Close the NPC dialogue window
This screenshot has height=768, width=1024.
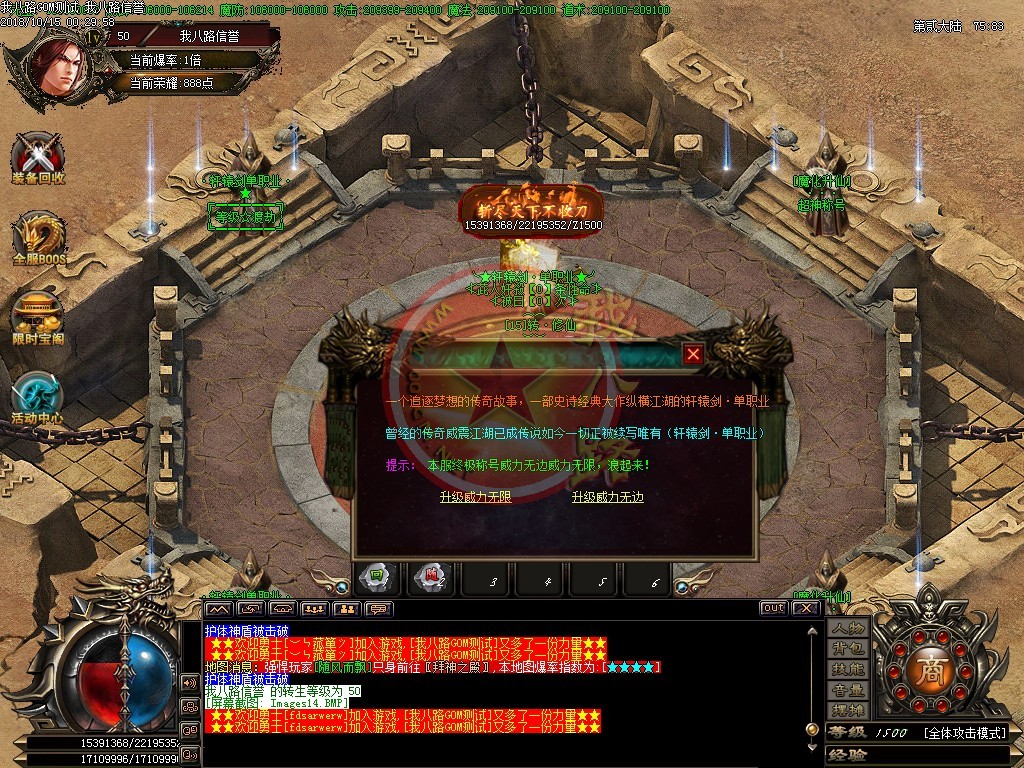click(693, 354)
